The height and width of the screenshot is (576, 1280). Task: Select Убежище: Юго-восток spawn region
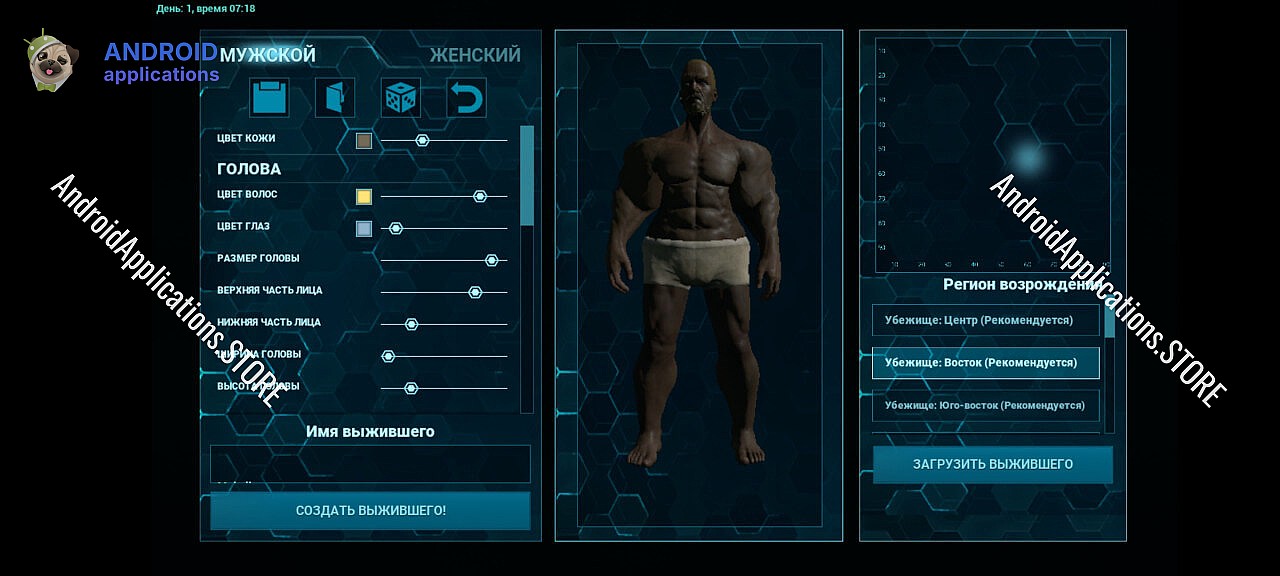point(985,405)
